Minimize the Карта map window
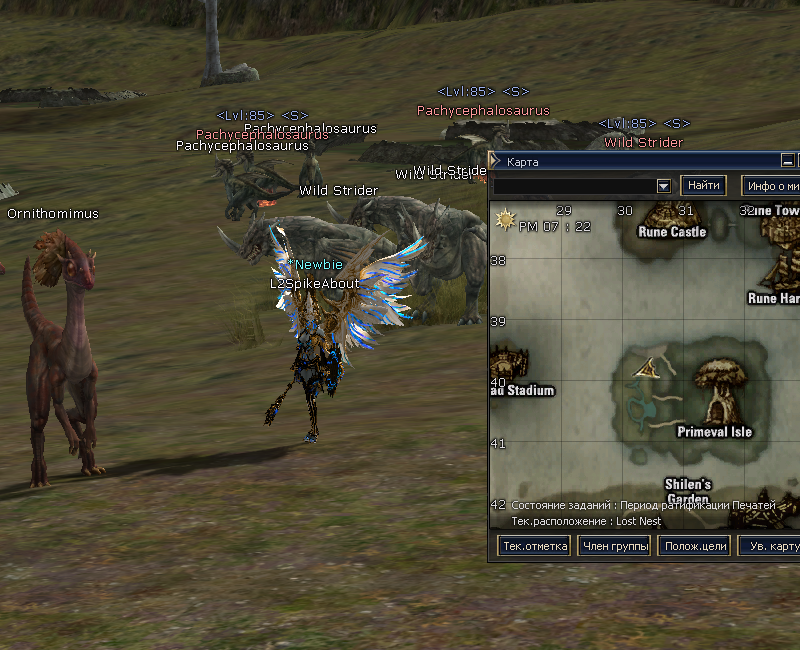The height and width of the screenshot is (650, 800). (788, 161)
